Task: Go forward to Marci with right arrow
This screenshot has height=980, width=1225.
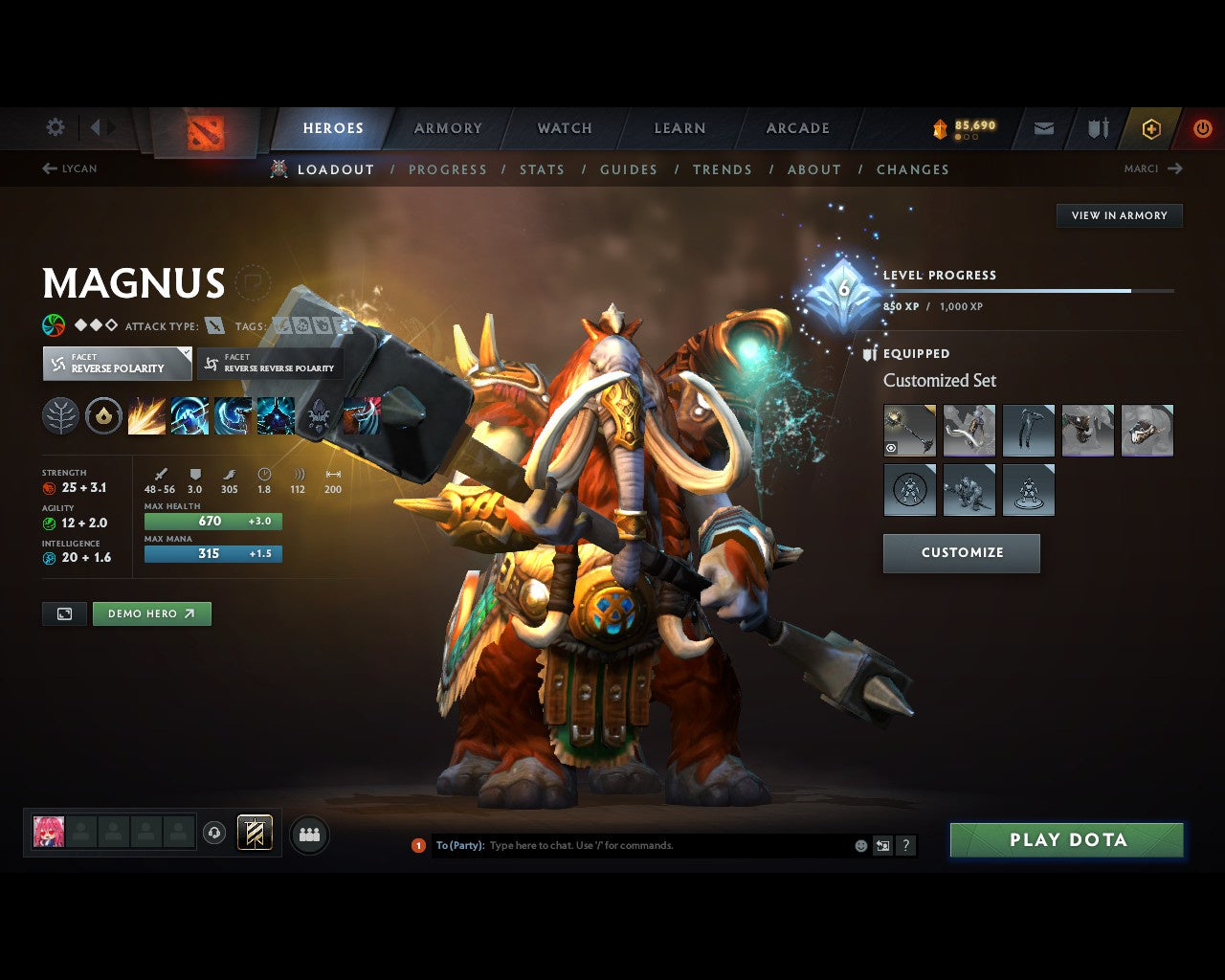Action: tap(1178, 168)
